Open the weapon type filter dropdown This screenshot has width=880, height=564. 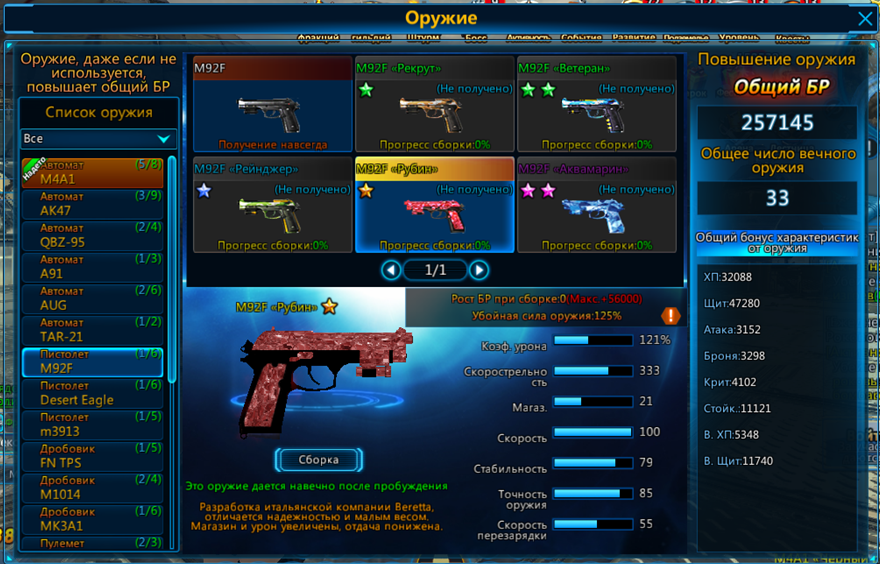point(99,139)
